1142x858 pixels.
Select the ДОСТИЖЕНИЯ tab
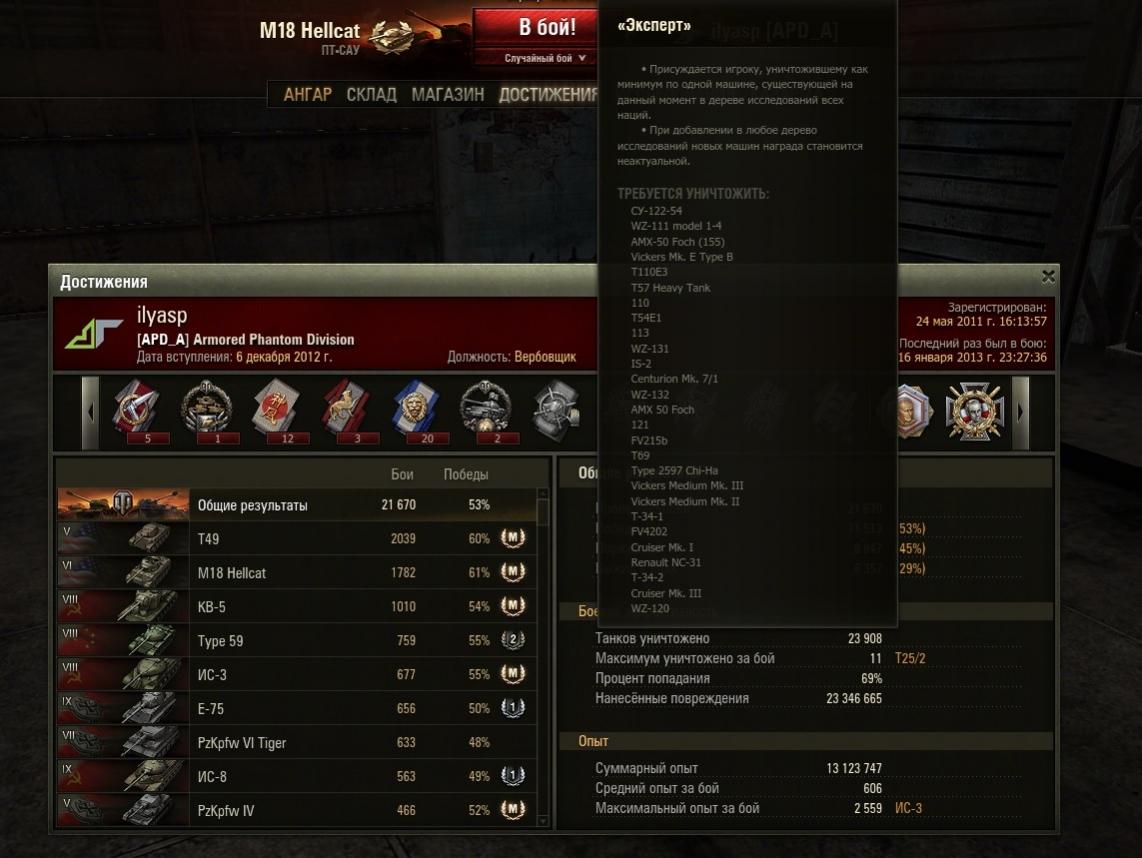pyautogui.click(x=547, y=94)
